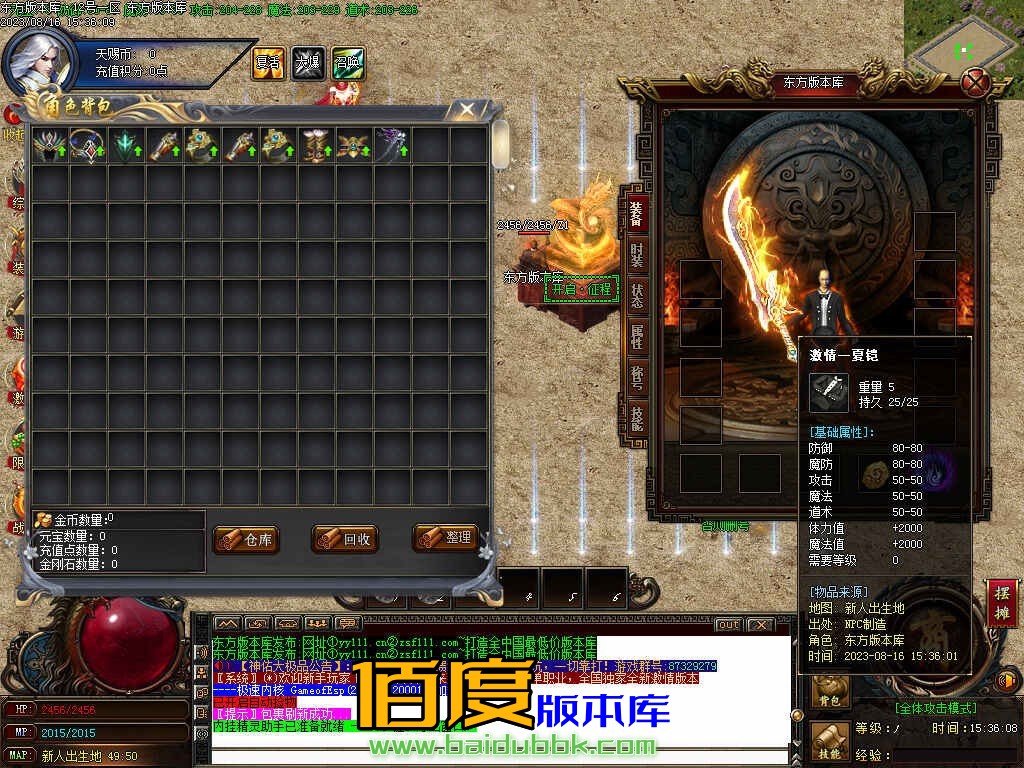Open the 仓库 warehouse from the bag

click(x=246, y=539)
